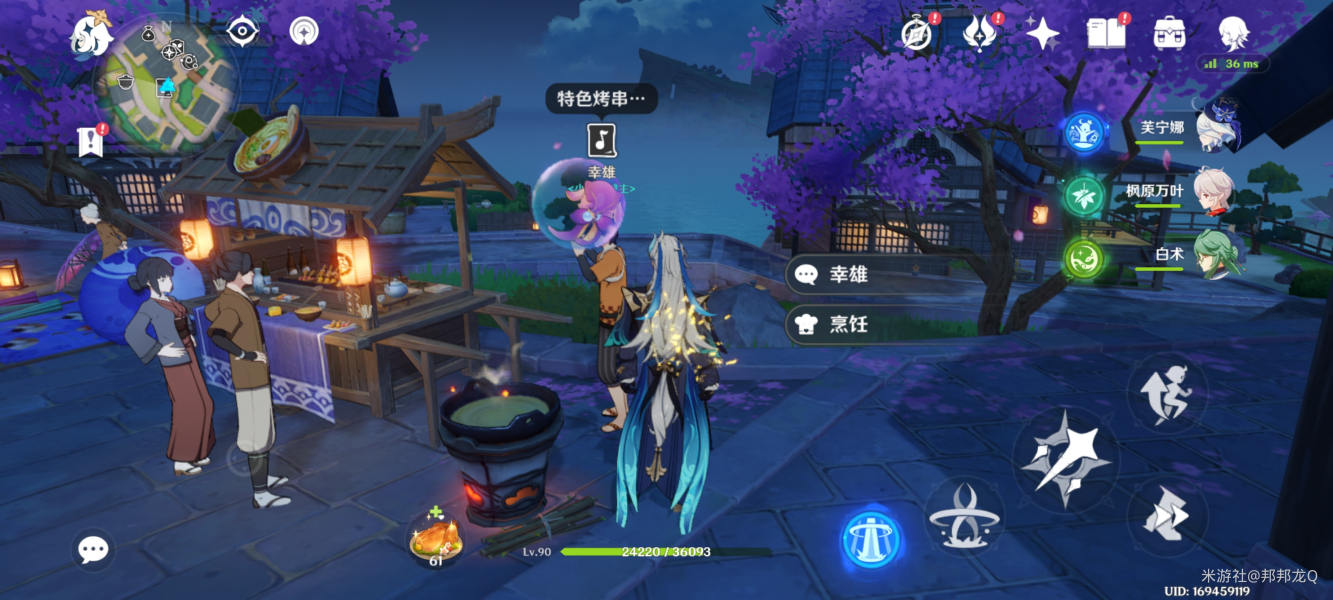The image size is (1333, 600).
Task: Use the roast chicken food quick-slot
Action: coord(436,541)
